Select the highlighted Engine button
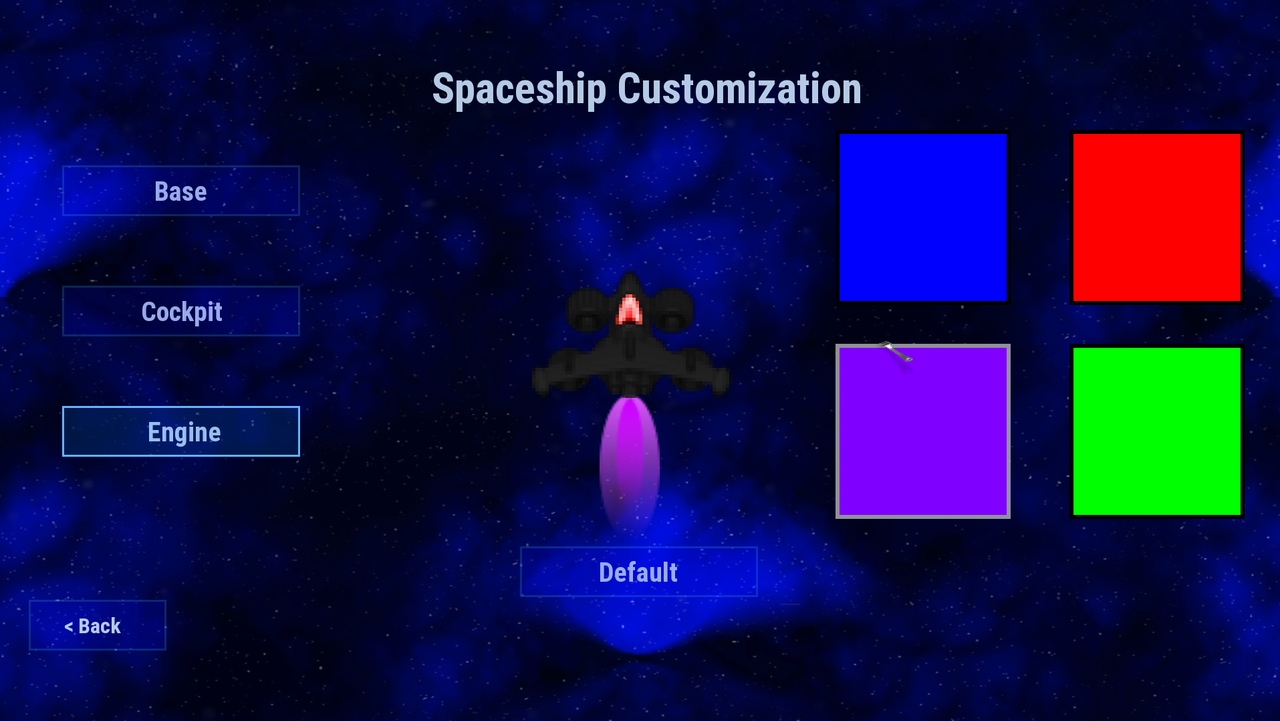 181,431
